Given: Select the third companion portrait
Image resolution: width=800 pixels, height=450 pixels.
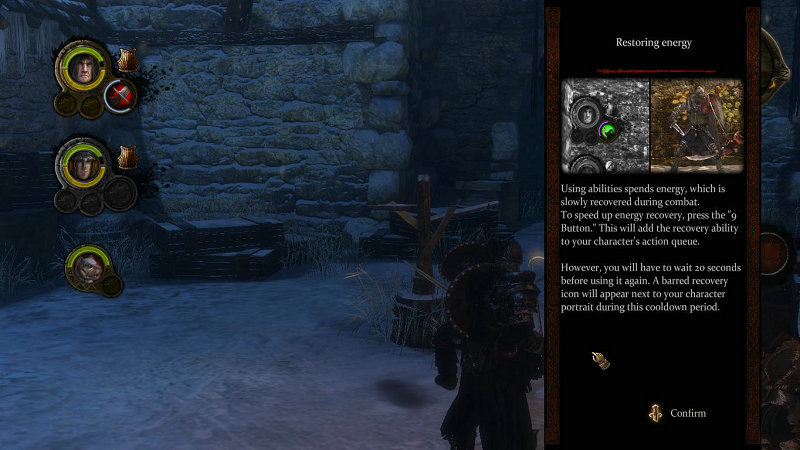Looking at the screenshot, I should [x=86, y=266].
